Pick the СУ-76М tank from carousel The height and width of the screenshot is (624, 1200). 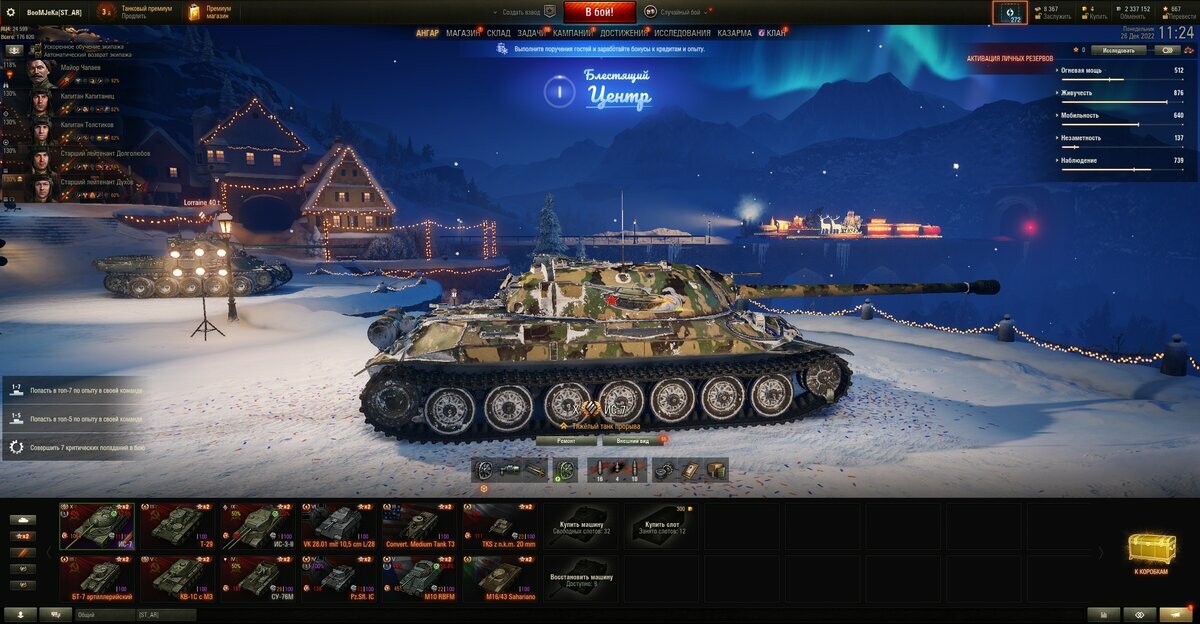tap(257, 577)
